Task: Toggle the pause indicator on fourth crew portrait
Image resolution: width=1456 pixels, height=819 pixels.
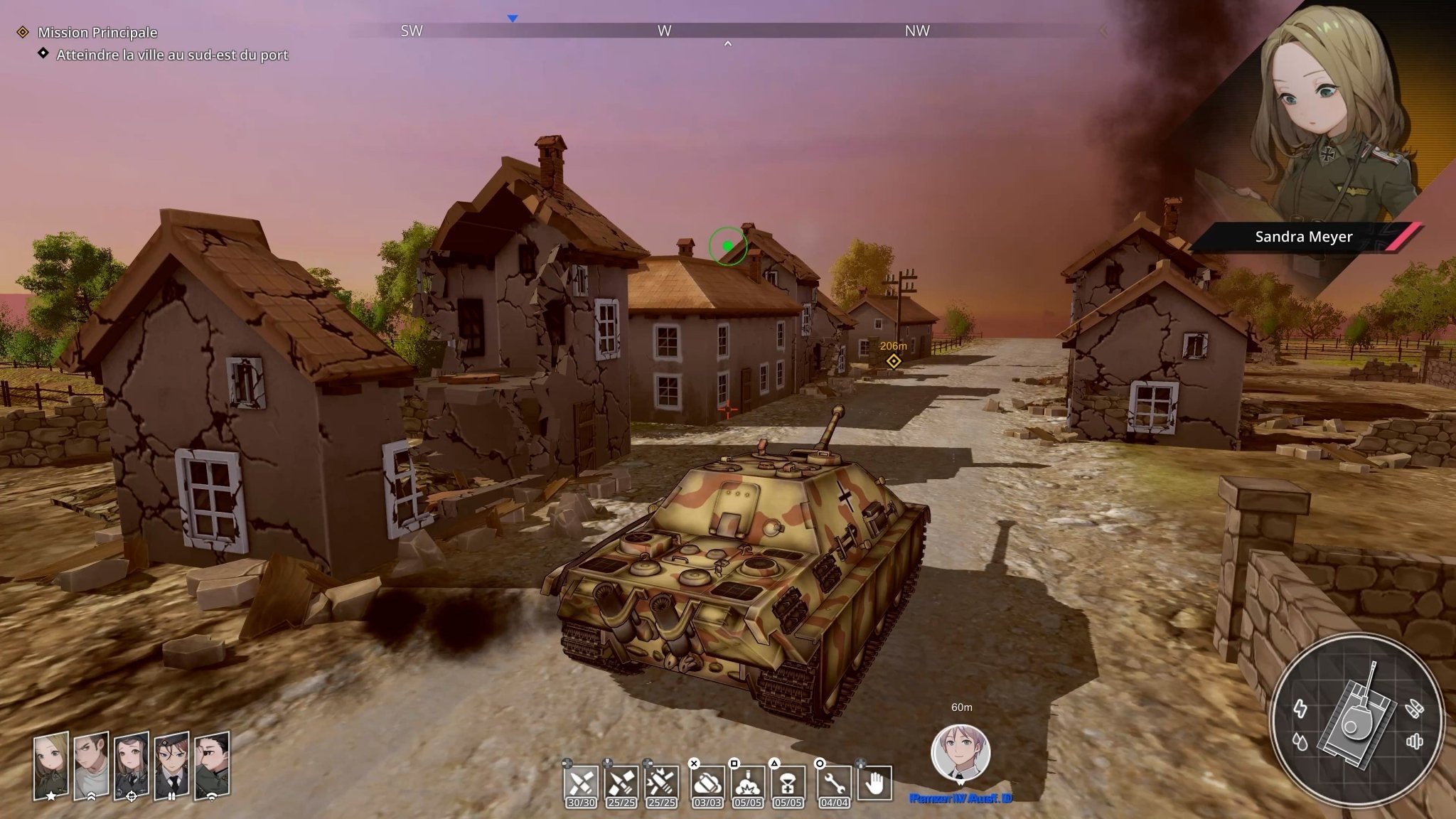Action: (x=172, y=796)
